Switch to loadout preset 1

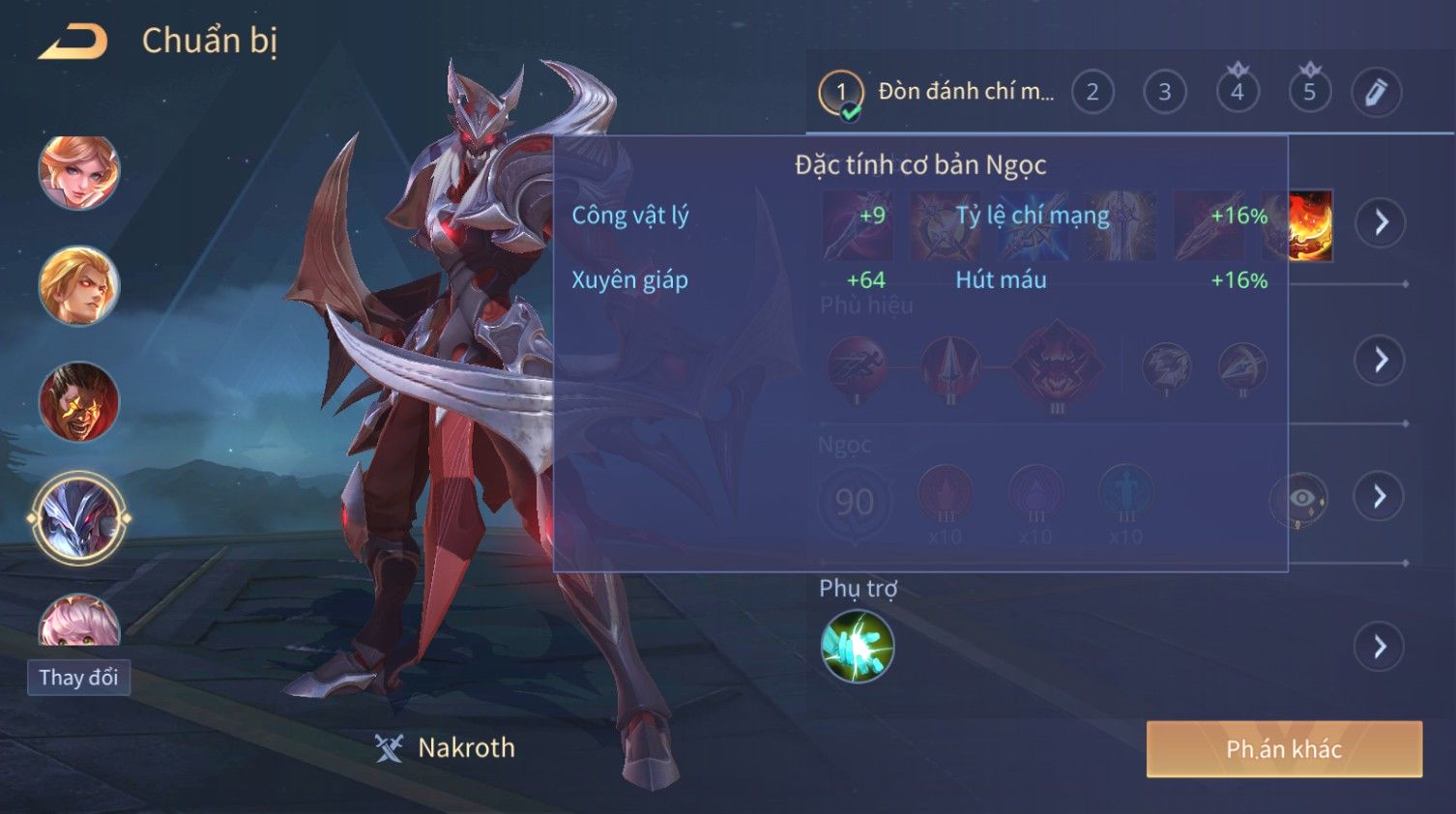point(841,93)
